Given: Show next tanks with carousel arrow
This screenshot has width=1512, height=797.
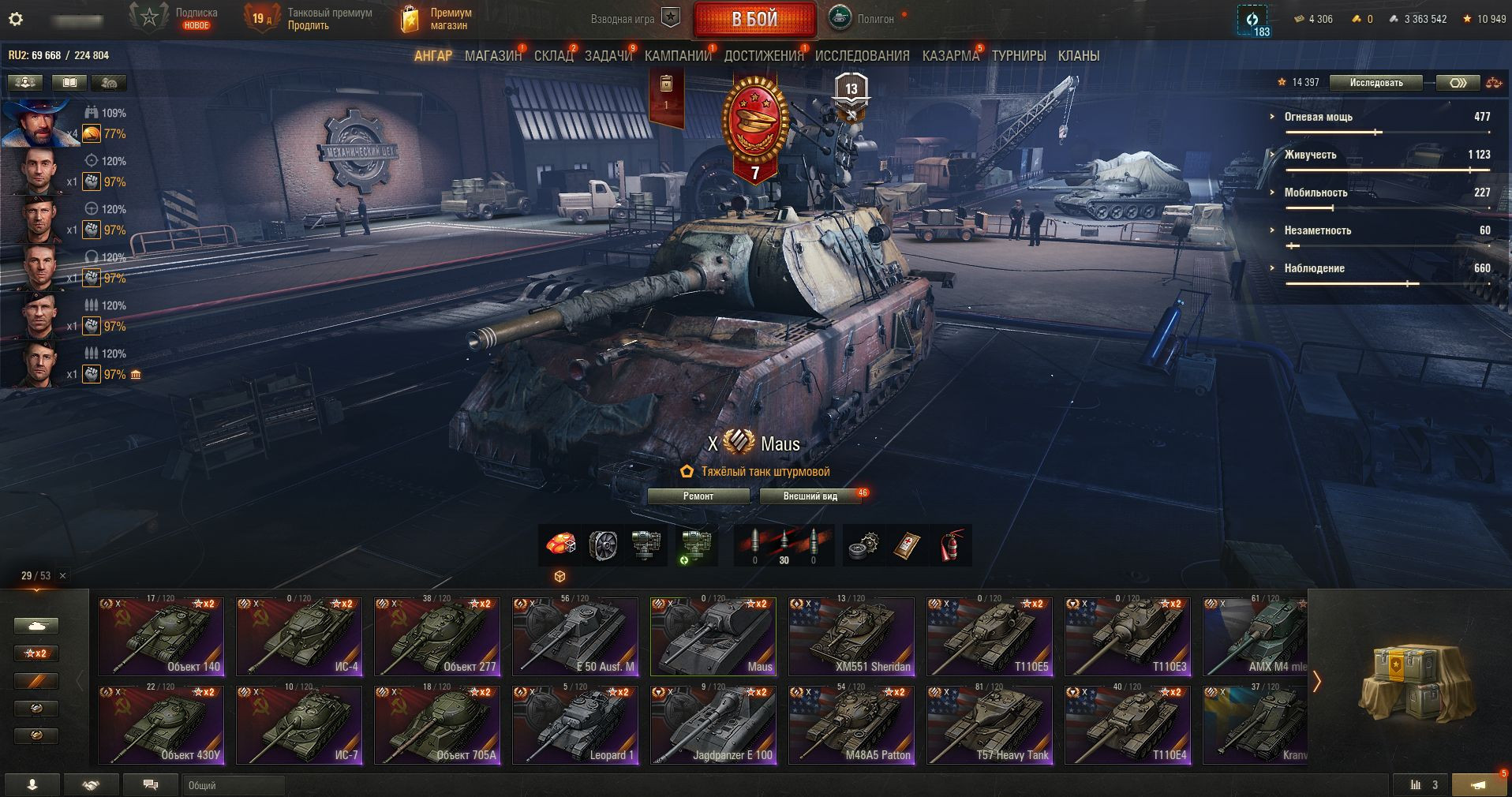Looking at the screenshot, I should [x=1316, y=682].
